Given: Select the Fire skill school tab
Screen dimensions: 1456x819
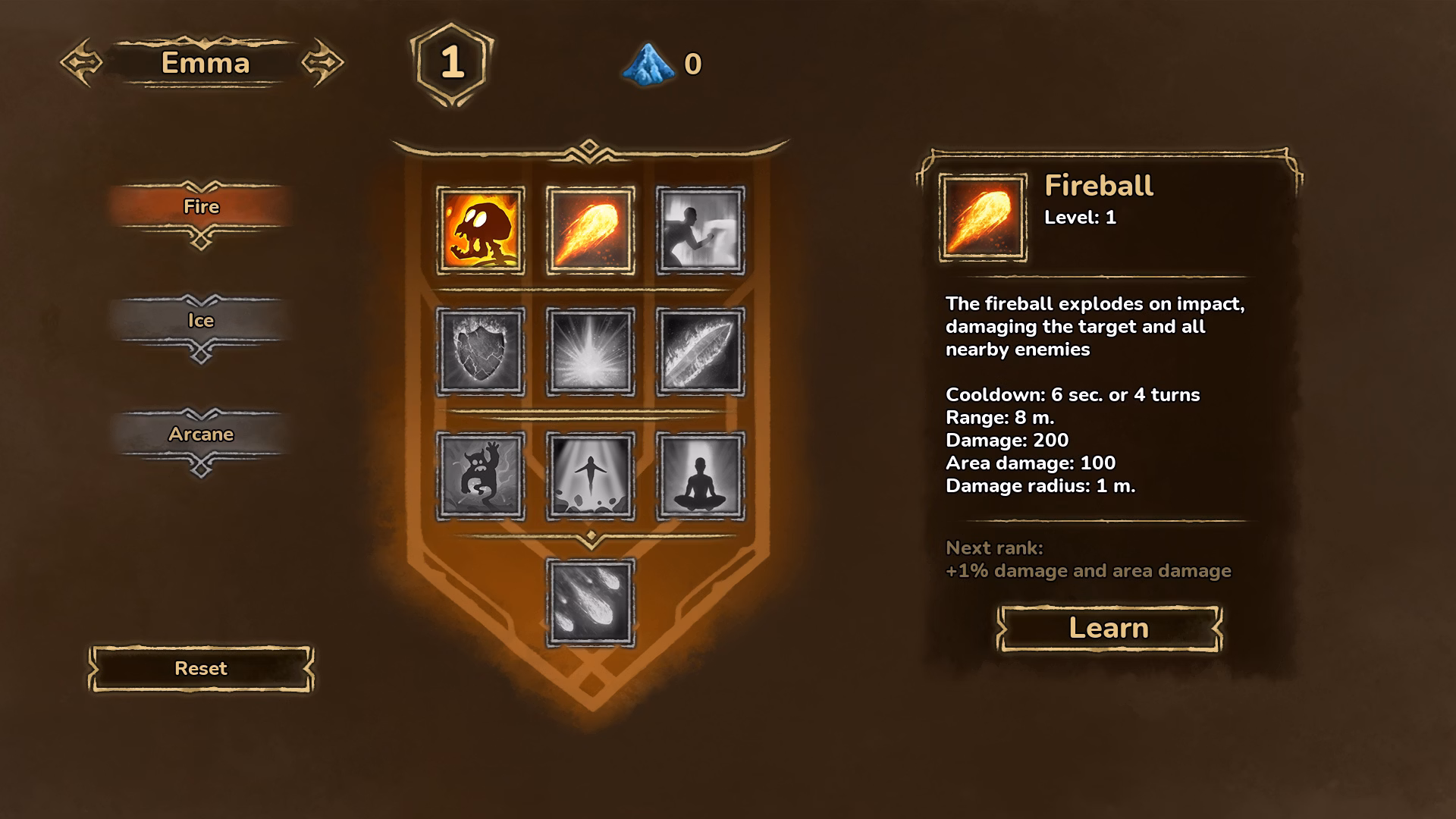Looking at the screenshot, I should pyautogui.click(x=201, y=206).
